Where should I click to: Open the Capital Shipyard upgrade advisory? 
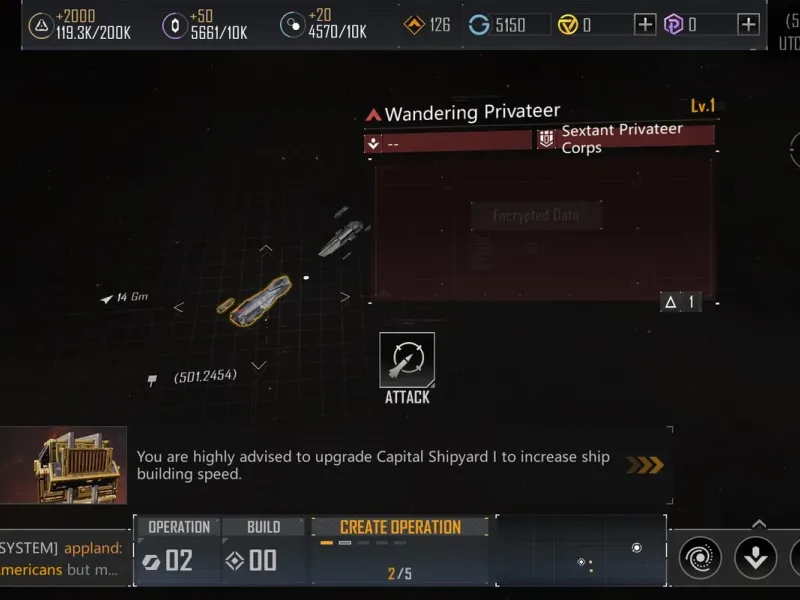[x=380, y=465]
